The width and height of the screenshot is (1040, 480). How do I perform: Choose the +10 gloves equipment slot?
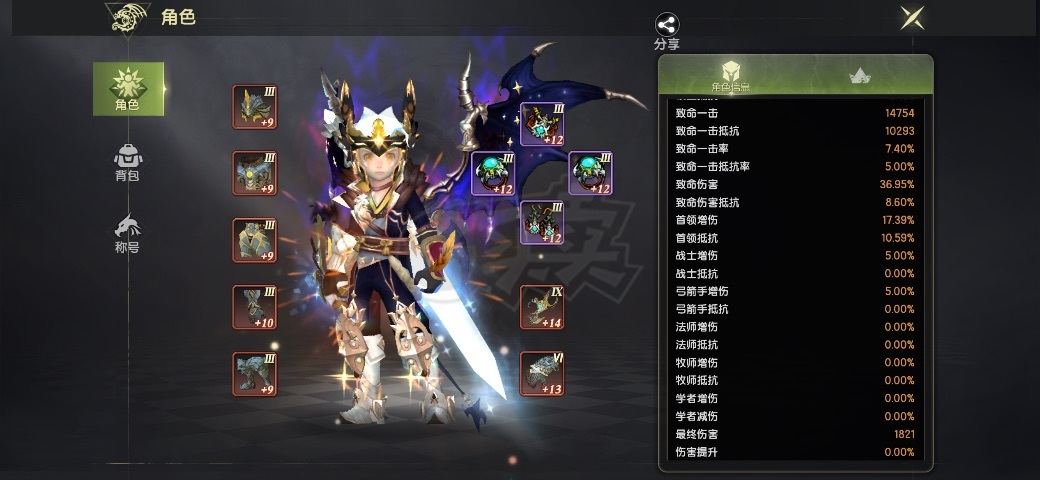[x=255, y=307]
